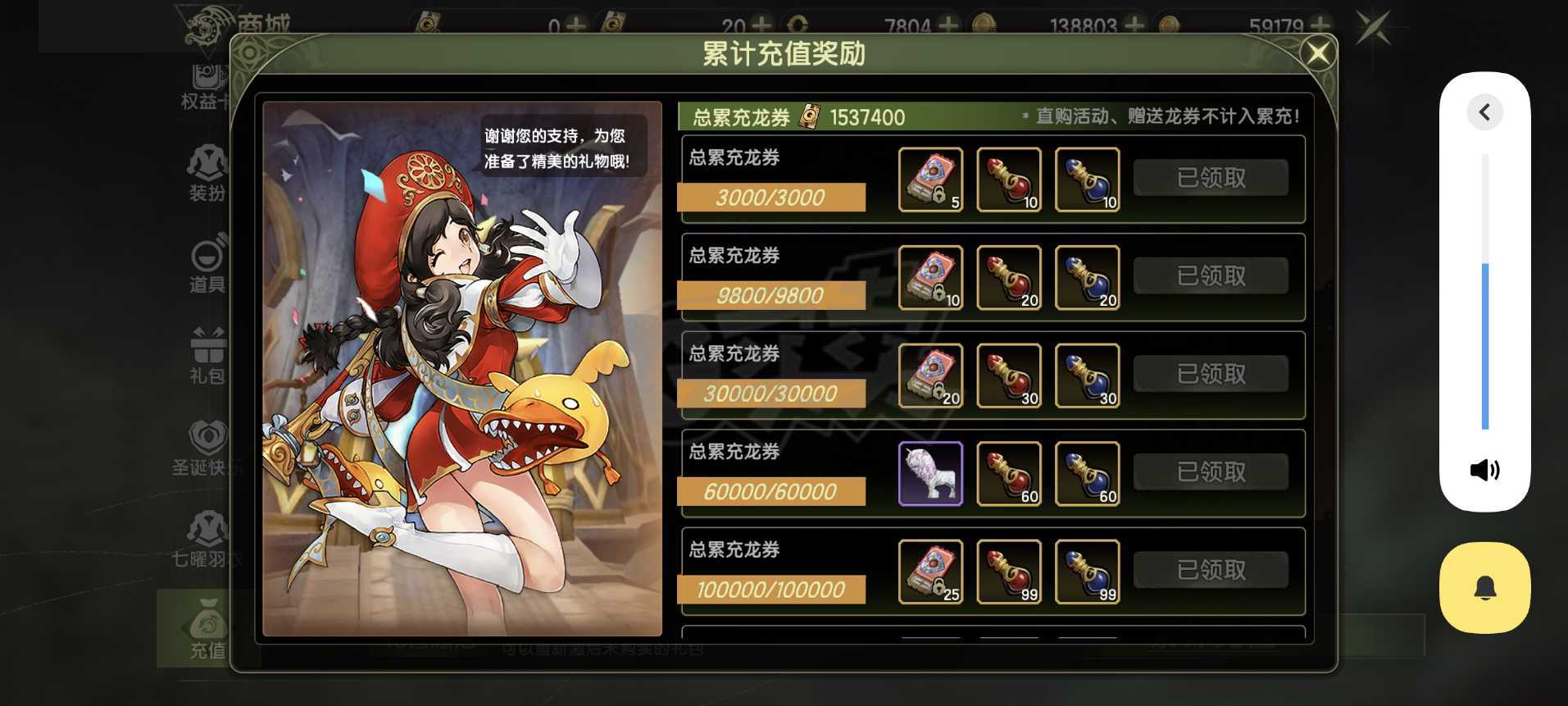Select the red potion reward with quantity 99
Viewport: 1568px width, 706px height.
point(1009,572)
